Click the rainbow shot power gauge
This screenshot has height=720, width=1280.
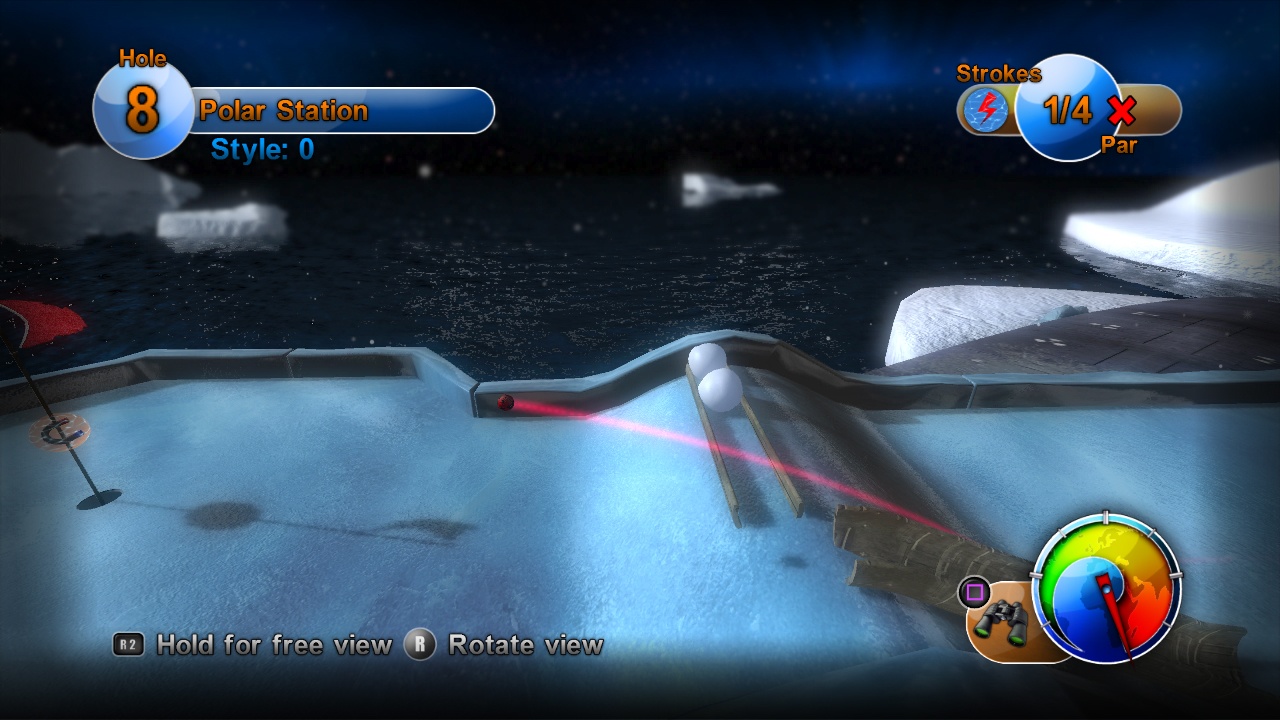(x=1106, y=588)
